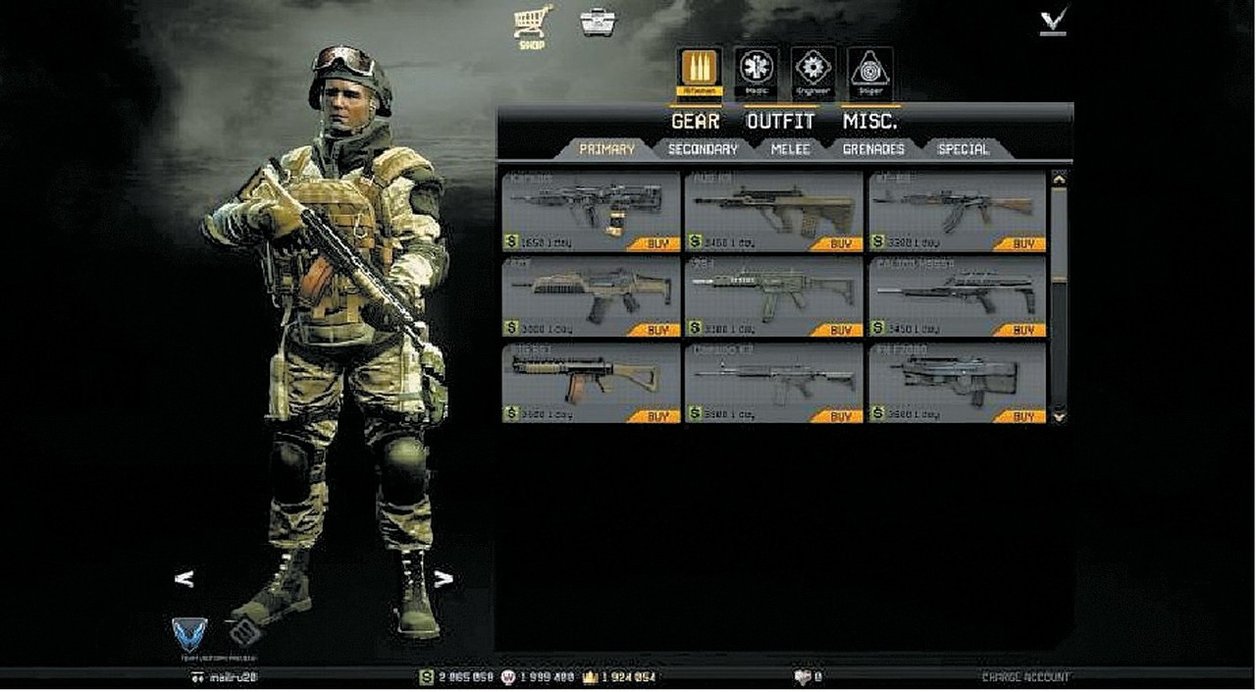
Task: Rotate character with the right arrow
Action: click(443, 579)
